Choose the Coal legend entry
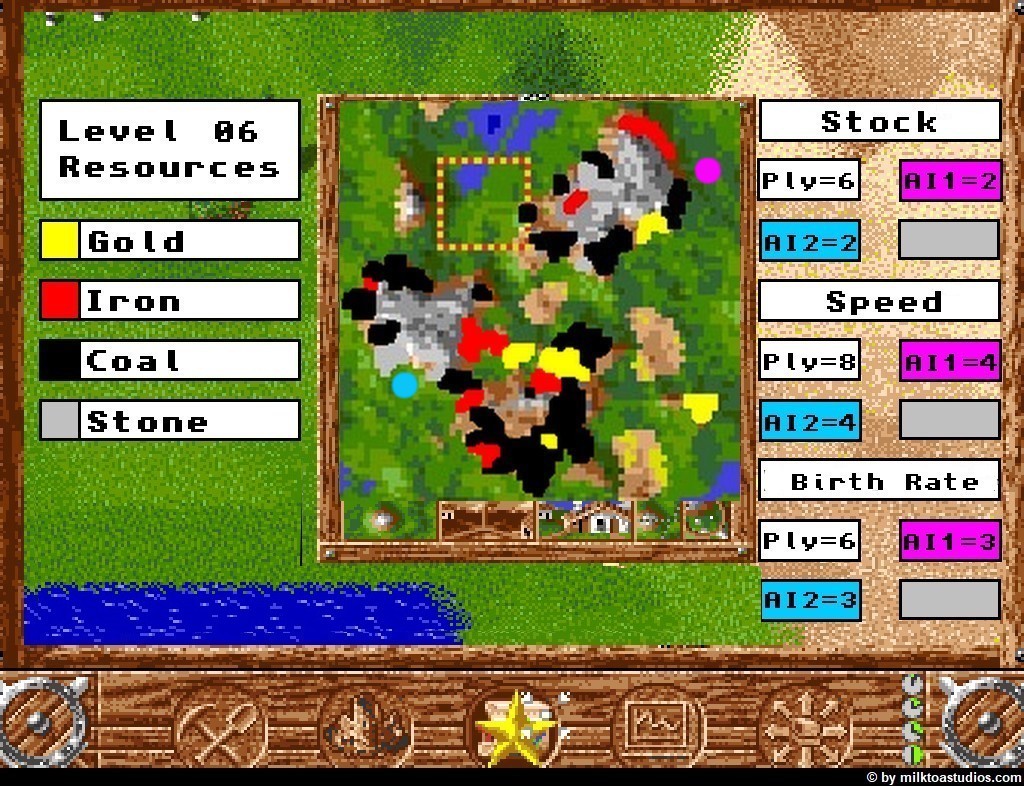 [170, 360]
